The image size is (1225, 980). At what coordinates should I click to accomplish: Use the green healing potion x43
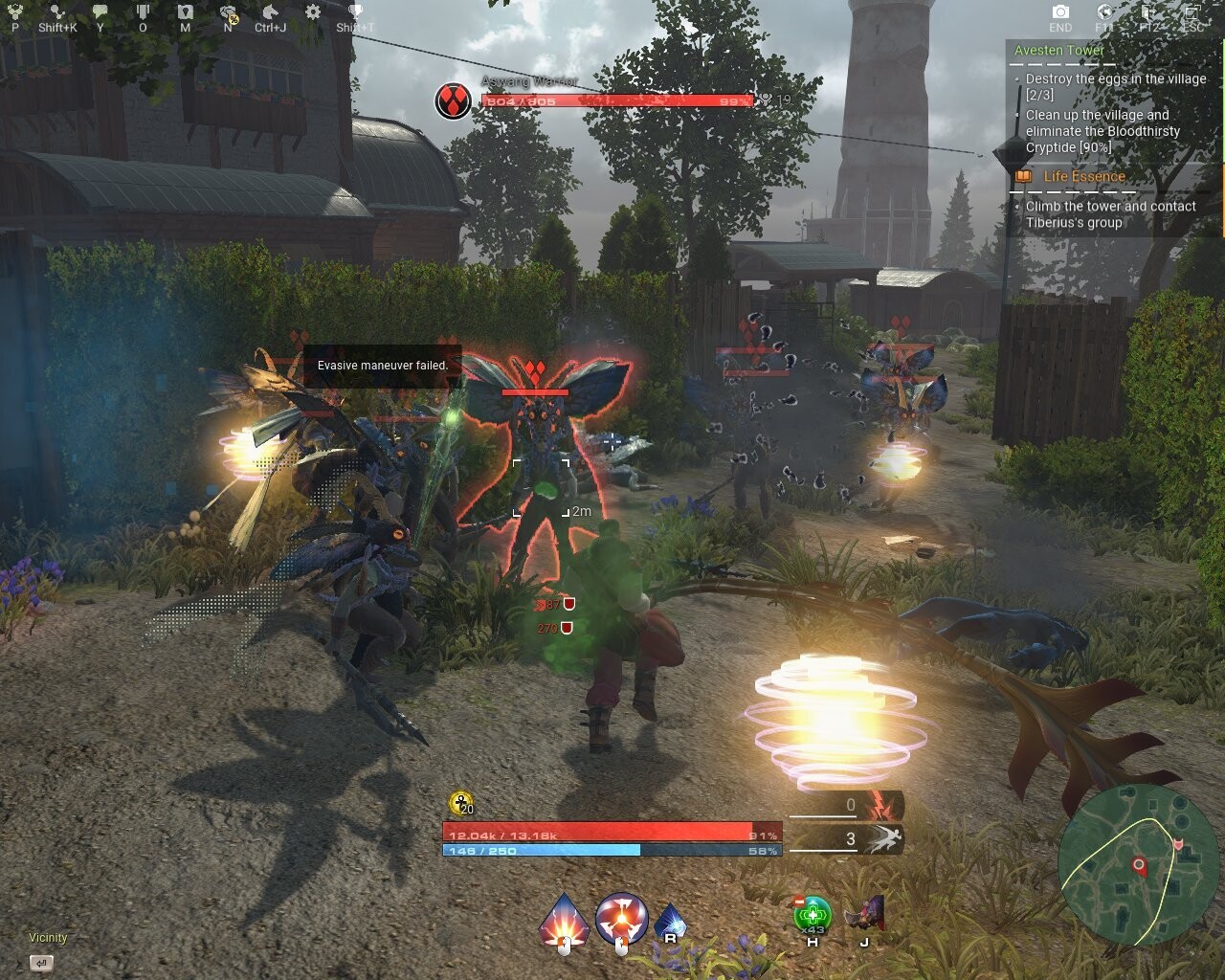point(813,915)
